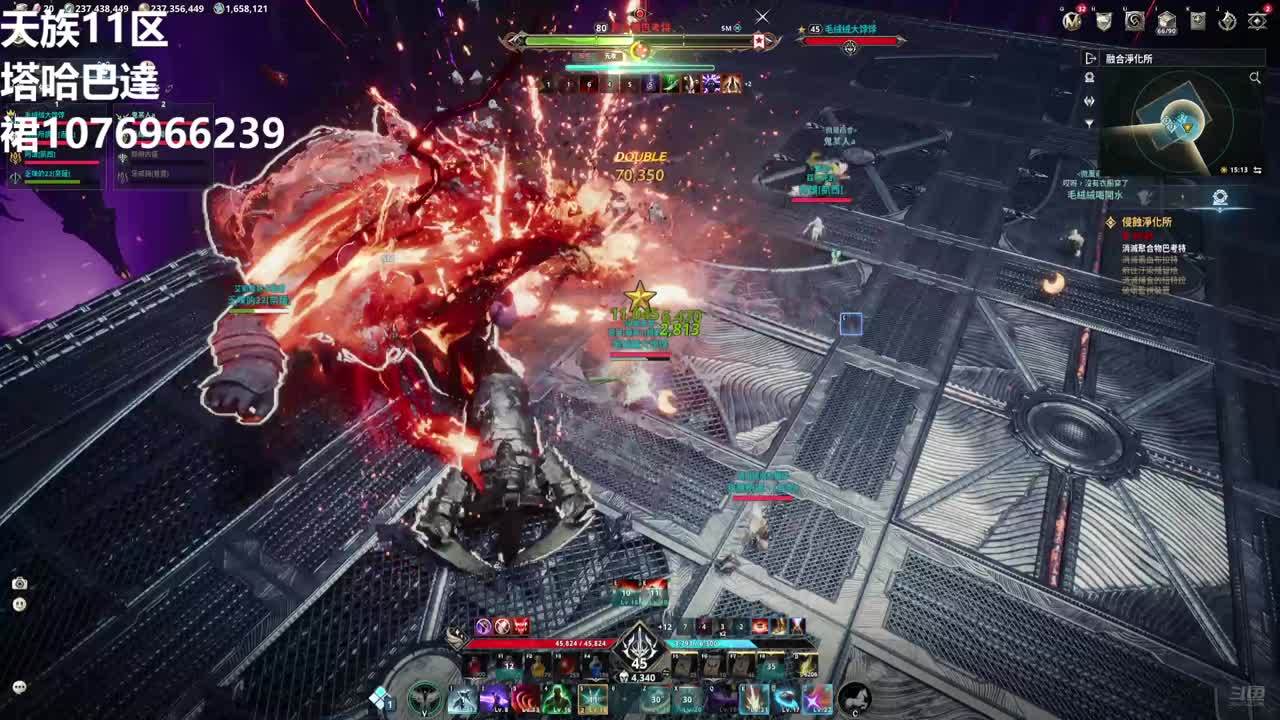Activate the purple beam skill
The height and width of the screenshot is (720, 1280).
(x=494, y=698)
